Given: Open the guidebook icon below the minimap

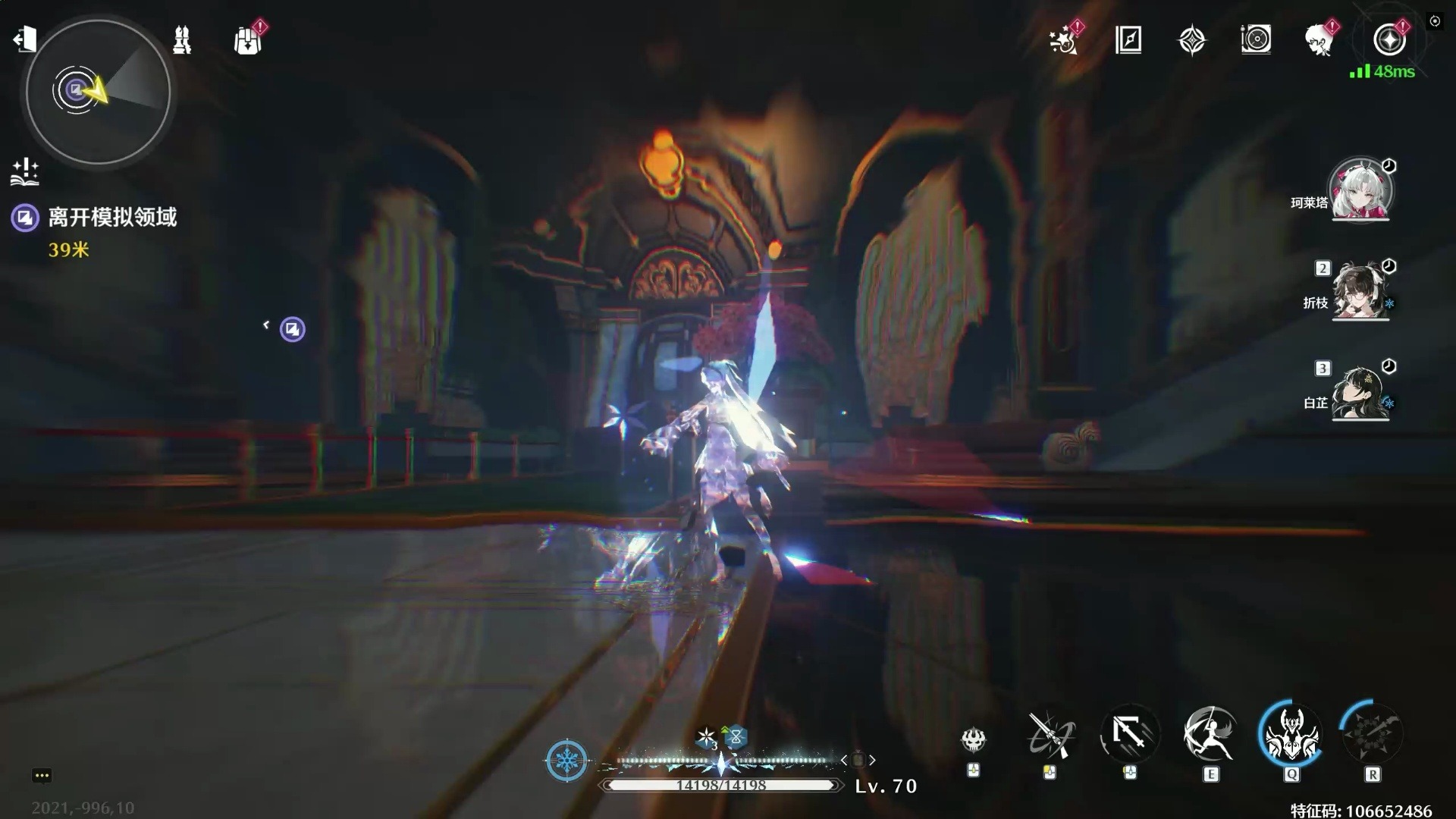Looking at the screenshot, I should tap(25, 172).
